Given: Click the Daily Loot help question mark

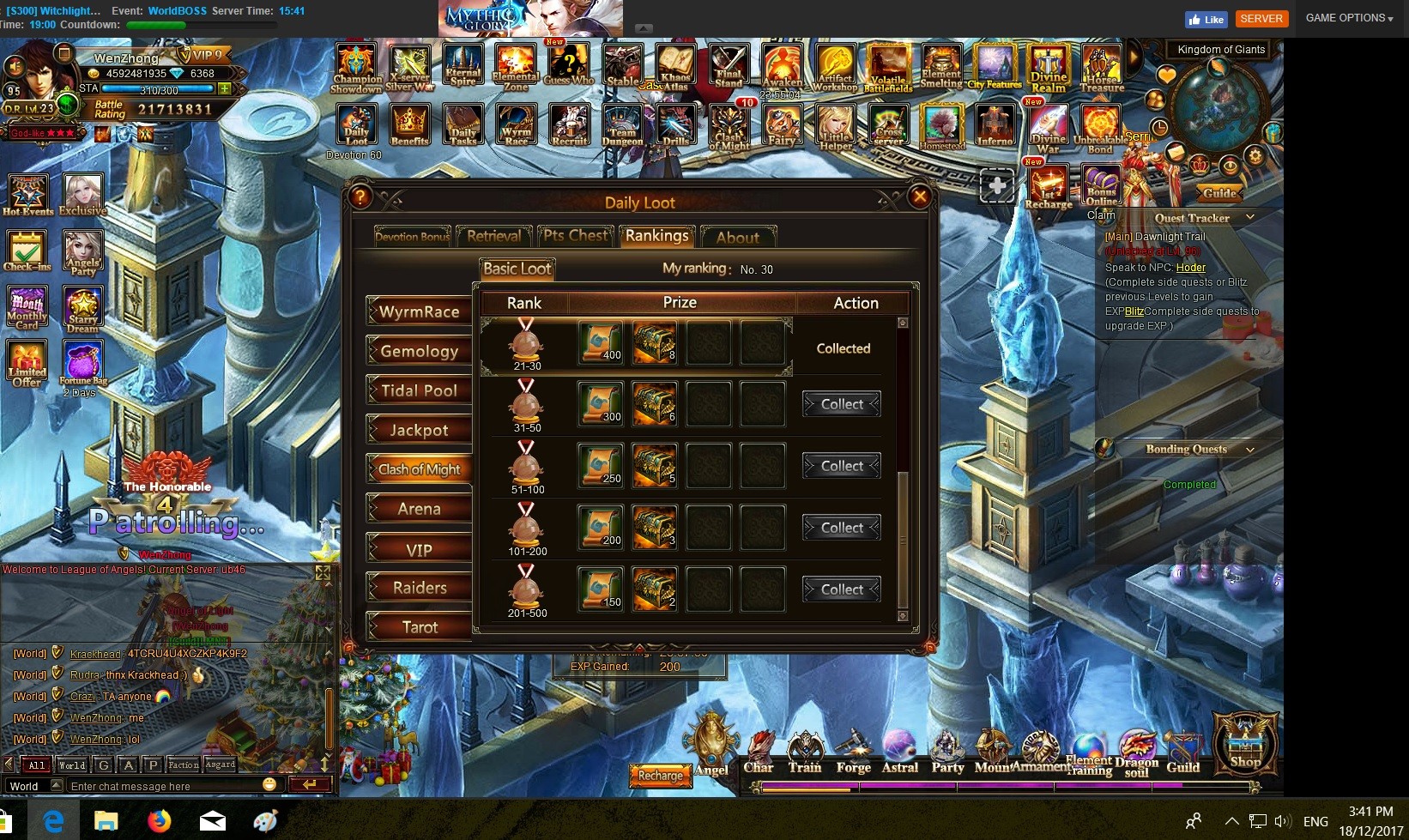Looking at the screenshot, I should click(360, 196).
